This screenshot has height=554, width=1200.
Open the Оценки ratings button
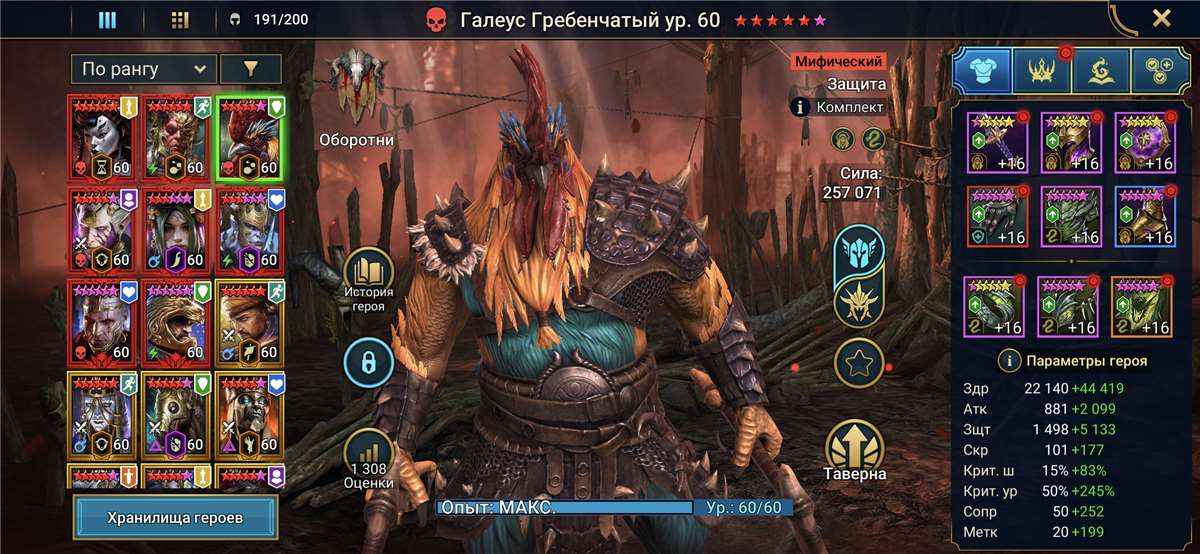coord(370,462)
